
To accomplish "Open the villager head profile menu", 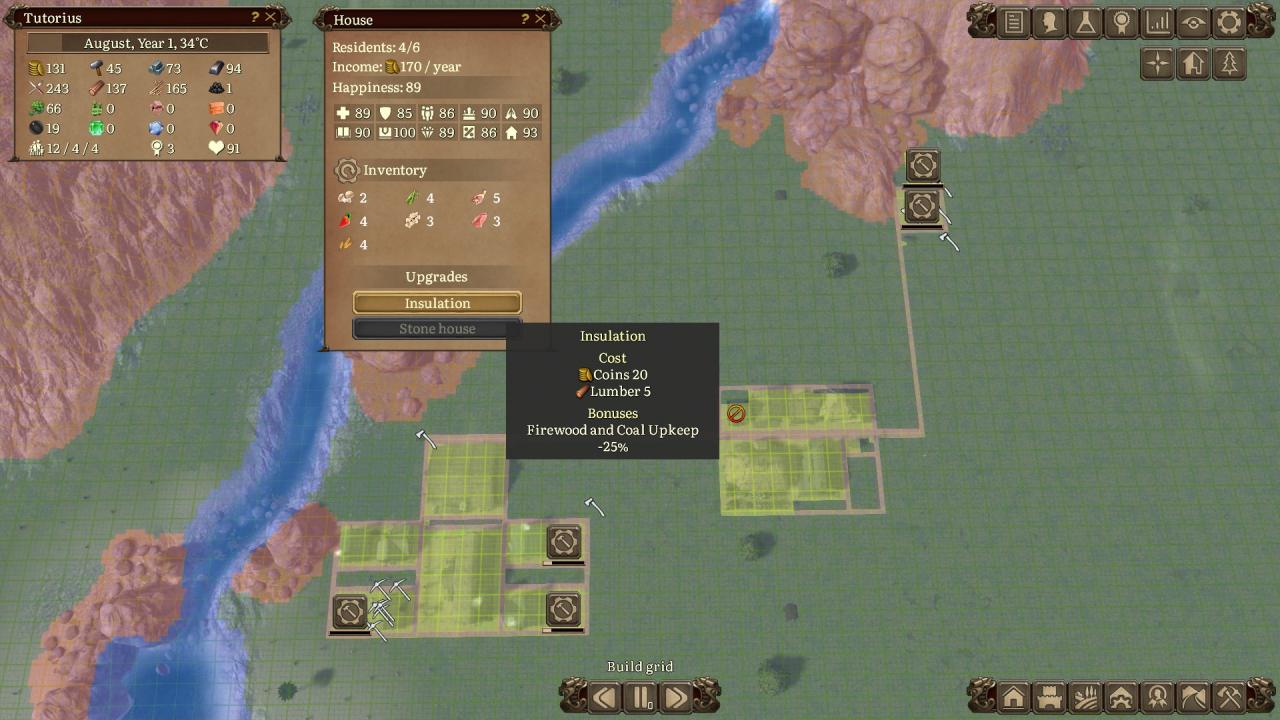I will [1050, 22].
